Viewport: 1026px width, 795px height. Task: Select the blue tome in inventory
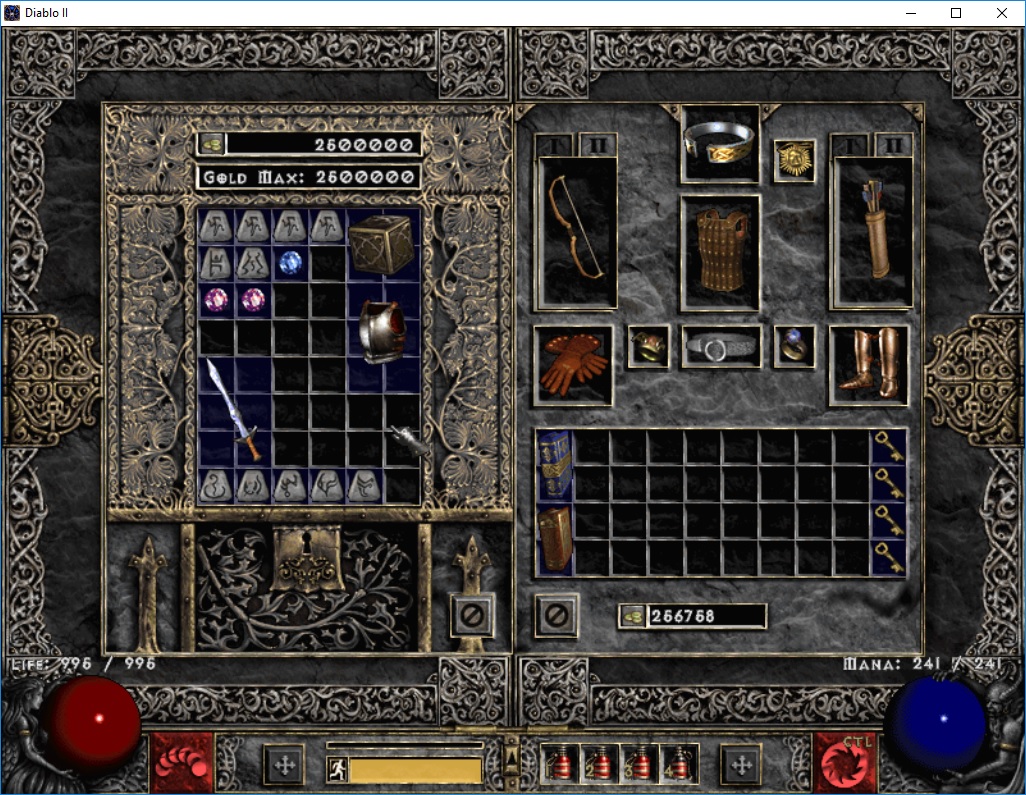click(555, 465)
